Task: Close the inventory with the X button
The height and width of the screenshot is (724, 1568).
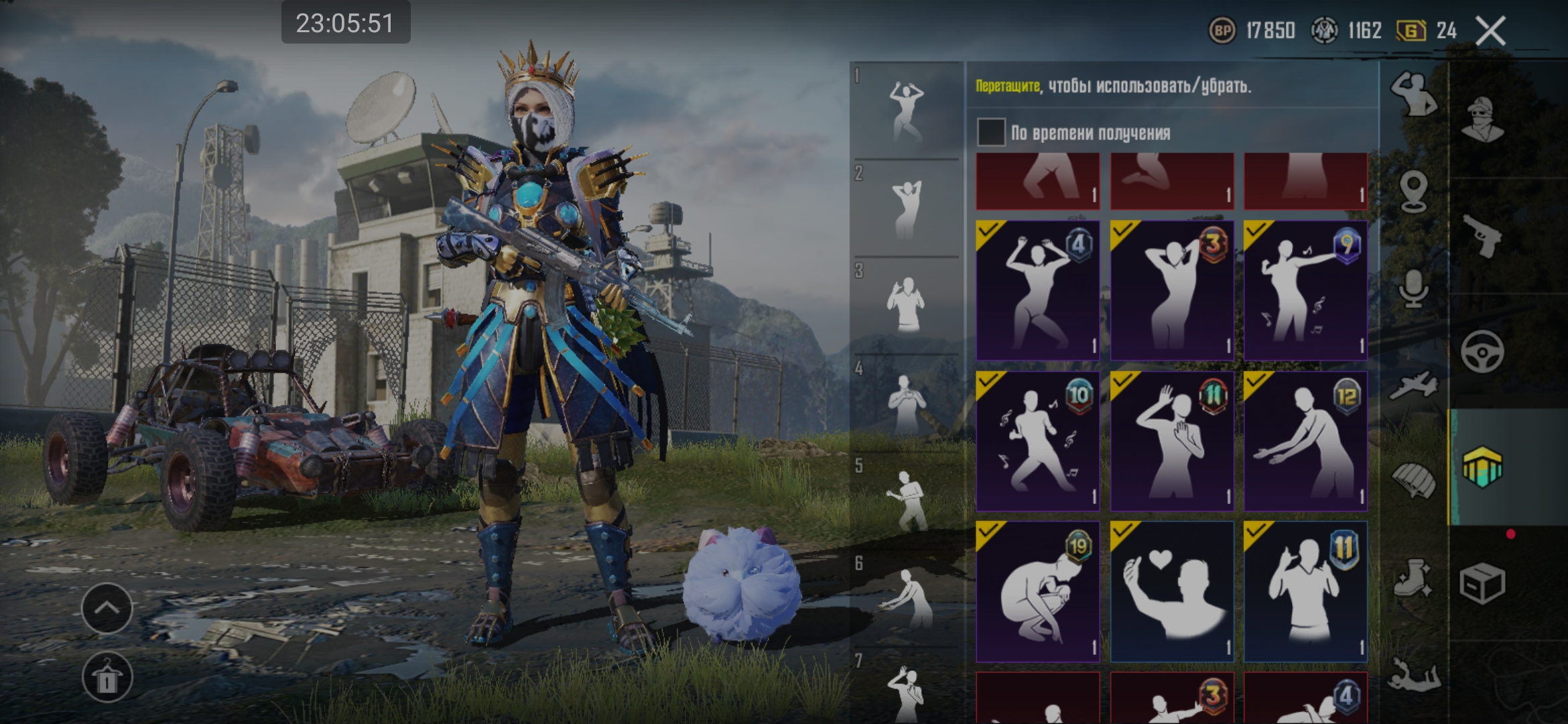Action: (1491, 31)
